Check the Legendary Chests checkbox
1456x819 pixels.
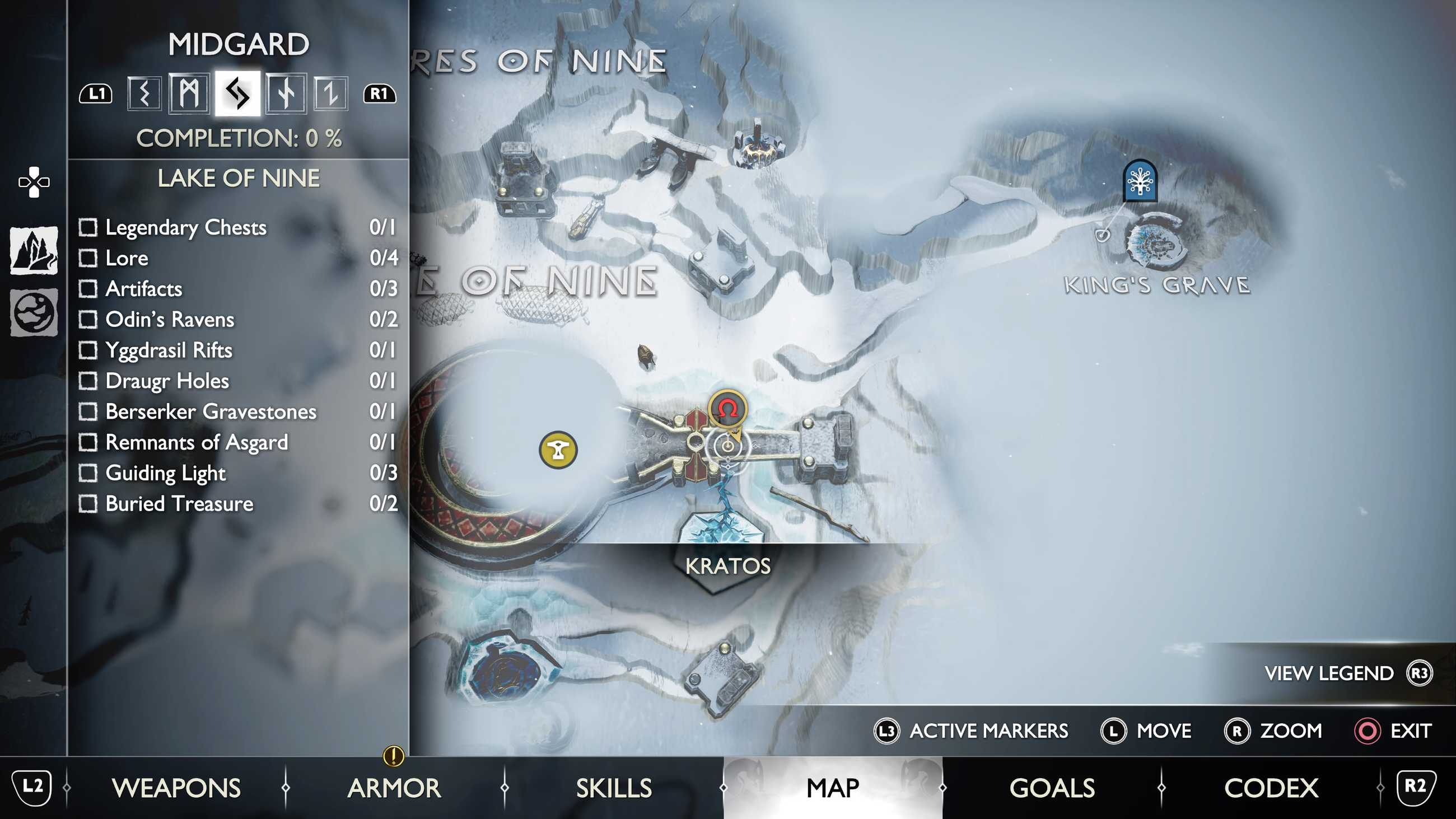pos(88,228)
